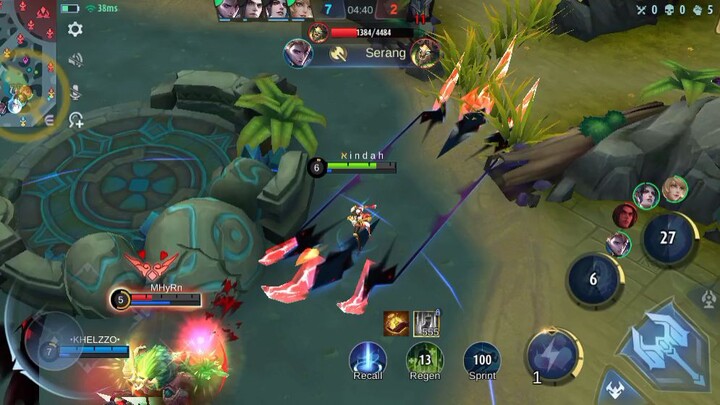This screenshot has height=405, width=720.
Task: Toggle the speaker sound icon
Action: [75, 60]
